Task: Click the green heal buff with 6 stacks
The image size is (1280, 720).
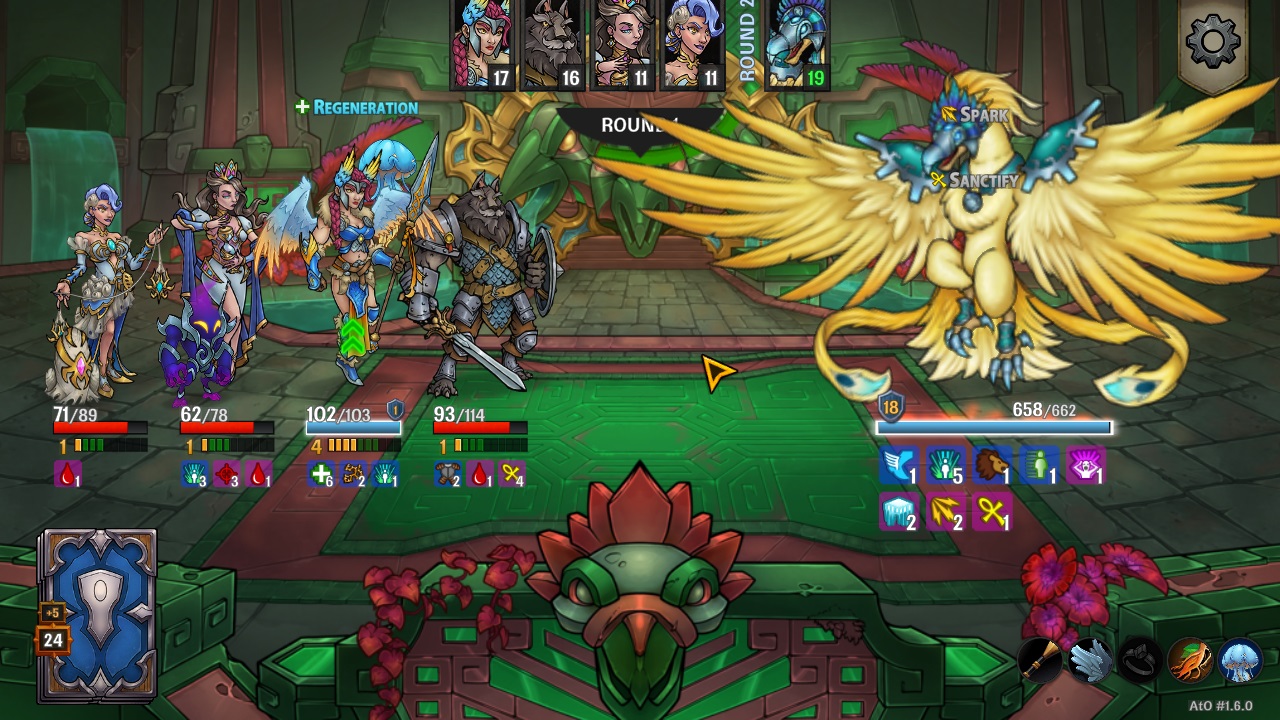Action: point(320,472)
